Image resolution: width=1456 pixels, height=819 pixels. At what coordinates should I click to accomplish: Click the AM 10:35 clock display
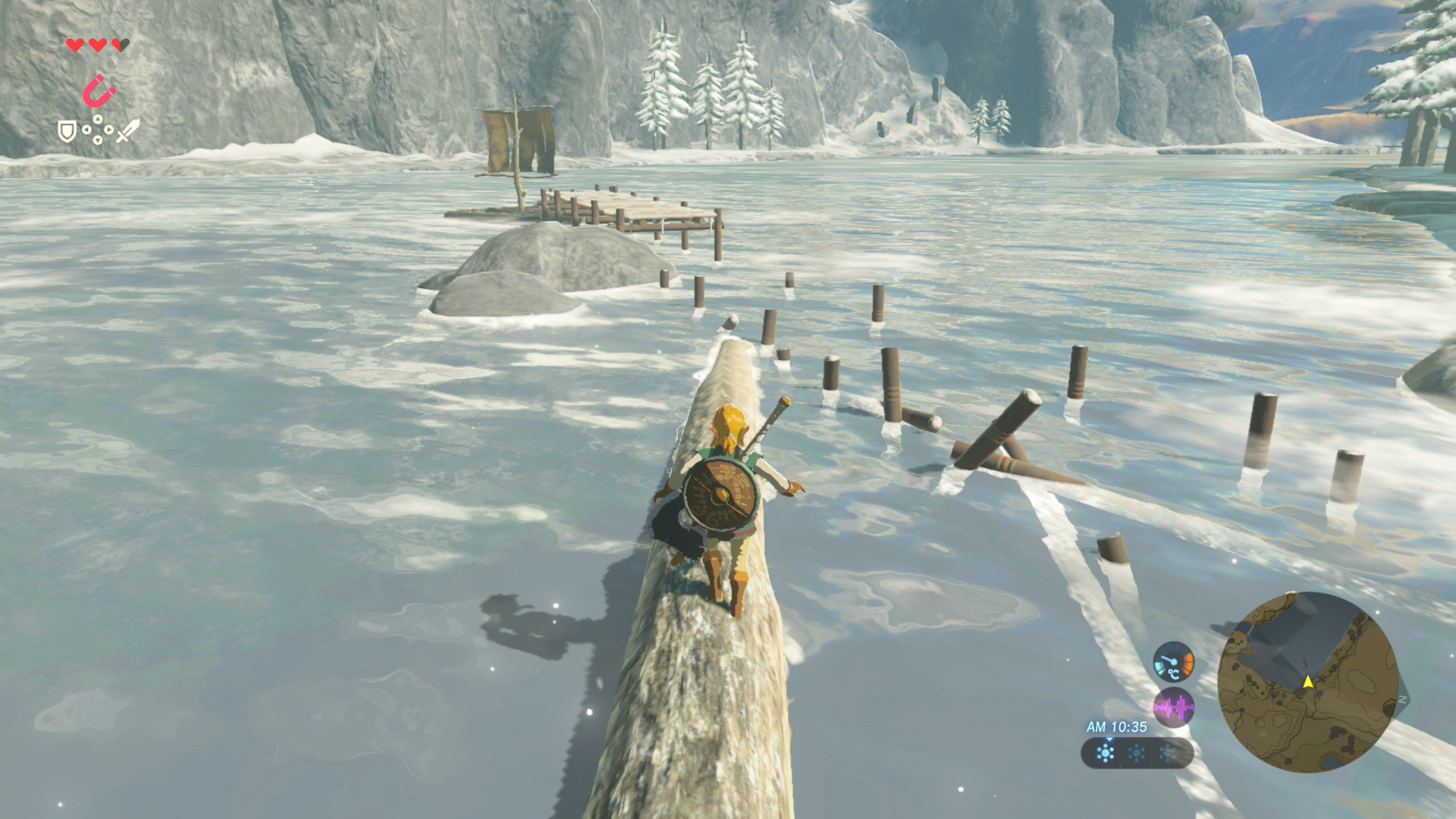point(1117,726)
